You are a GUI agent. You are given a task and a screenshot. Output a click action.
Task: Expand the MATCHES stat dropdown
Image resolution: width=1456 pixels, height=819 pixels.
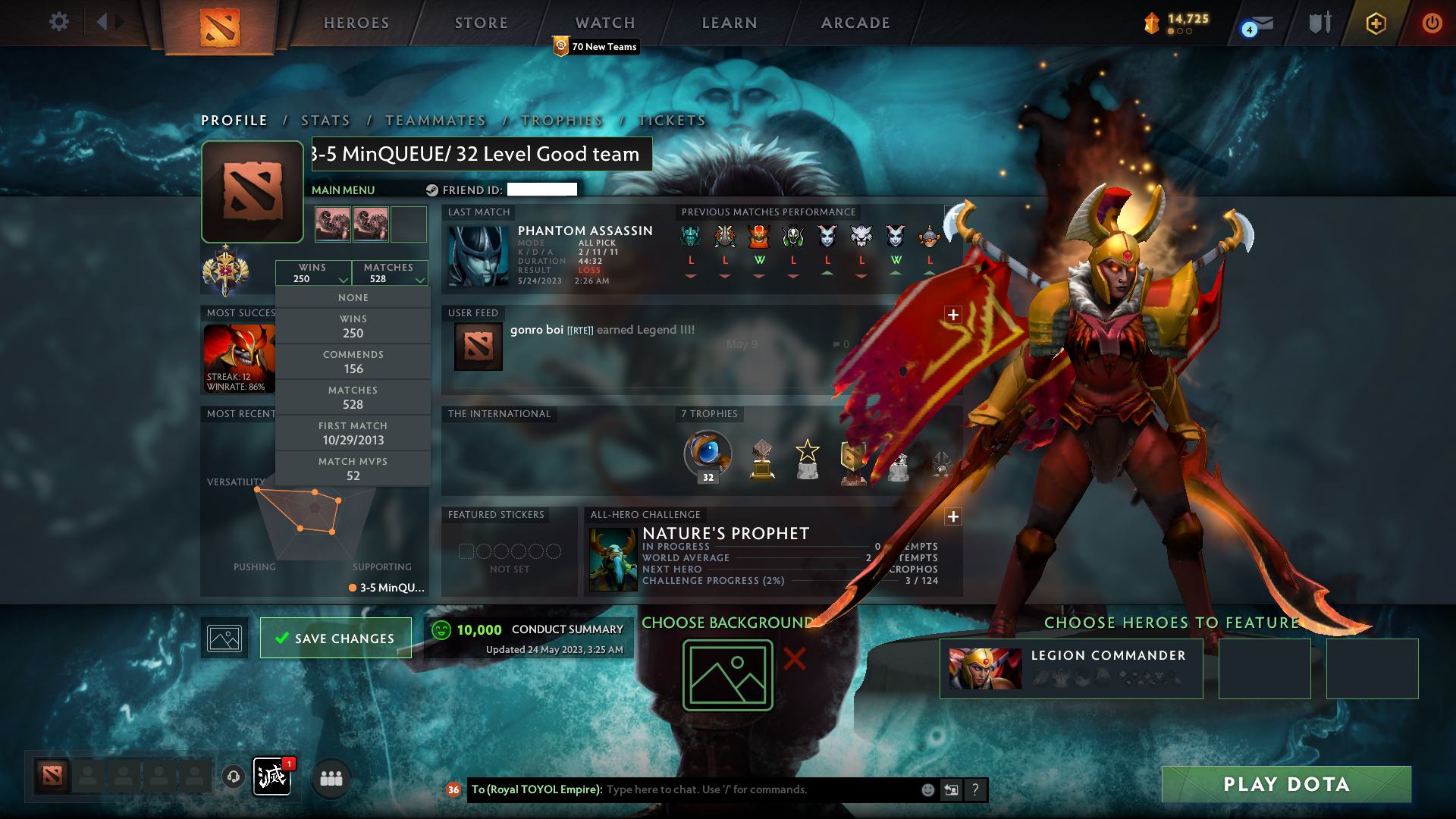(390, 273)
